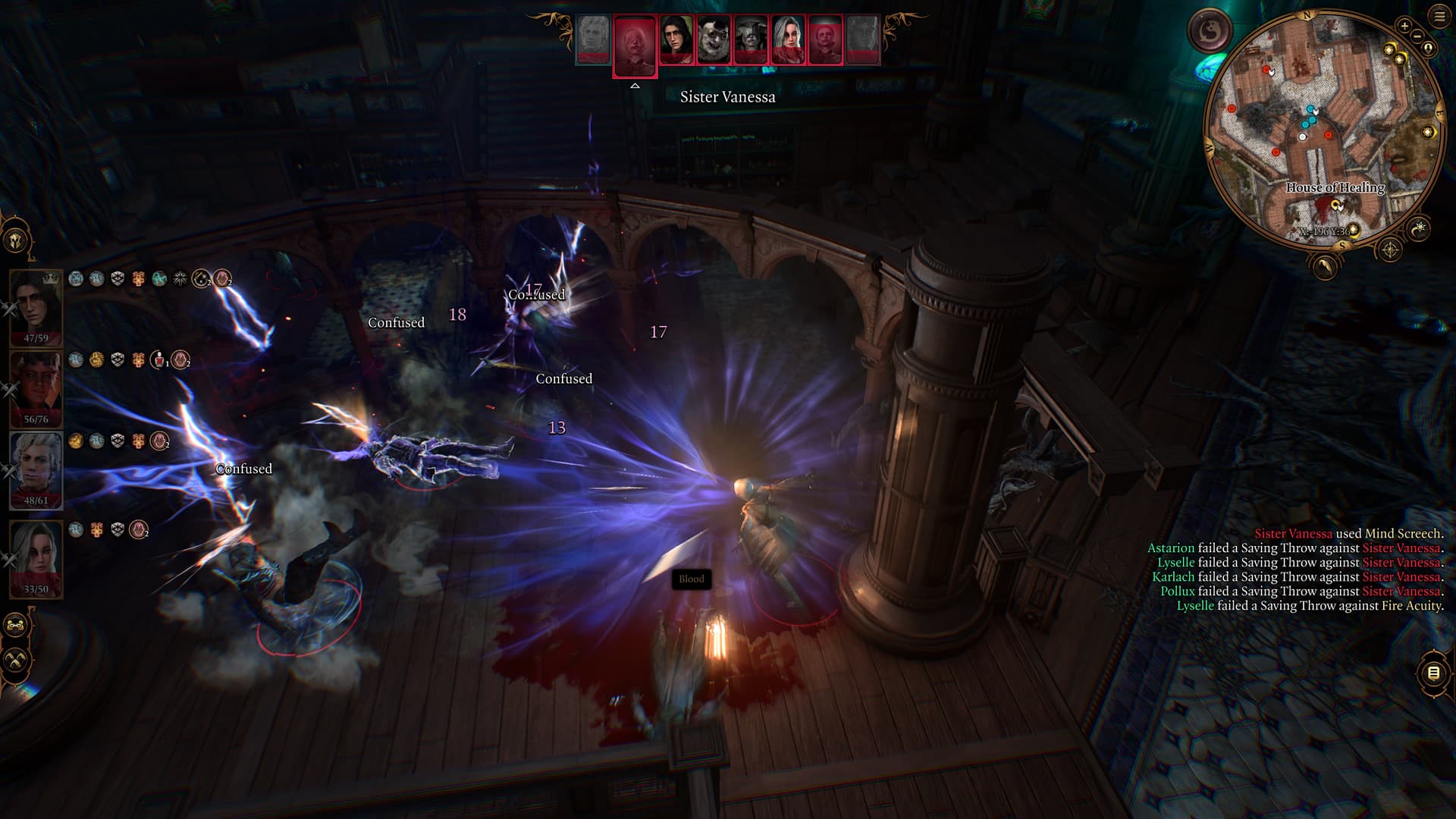
Task: Expand the combat log scroll button
Action: (x=1433, y=673)
